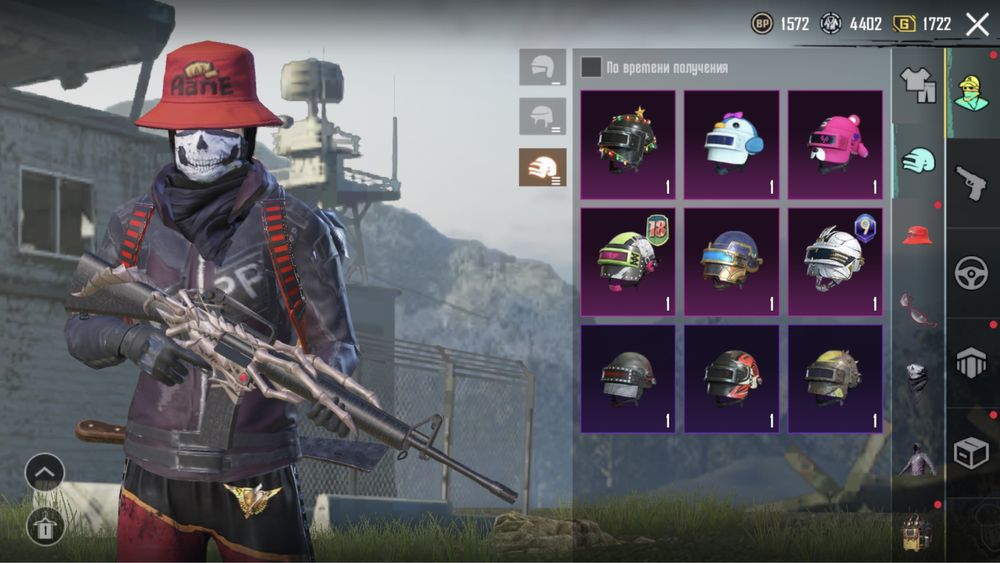Open the crate box tab
The width and height of the screenshot is (1000, 563).
[x=970, y=454]
